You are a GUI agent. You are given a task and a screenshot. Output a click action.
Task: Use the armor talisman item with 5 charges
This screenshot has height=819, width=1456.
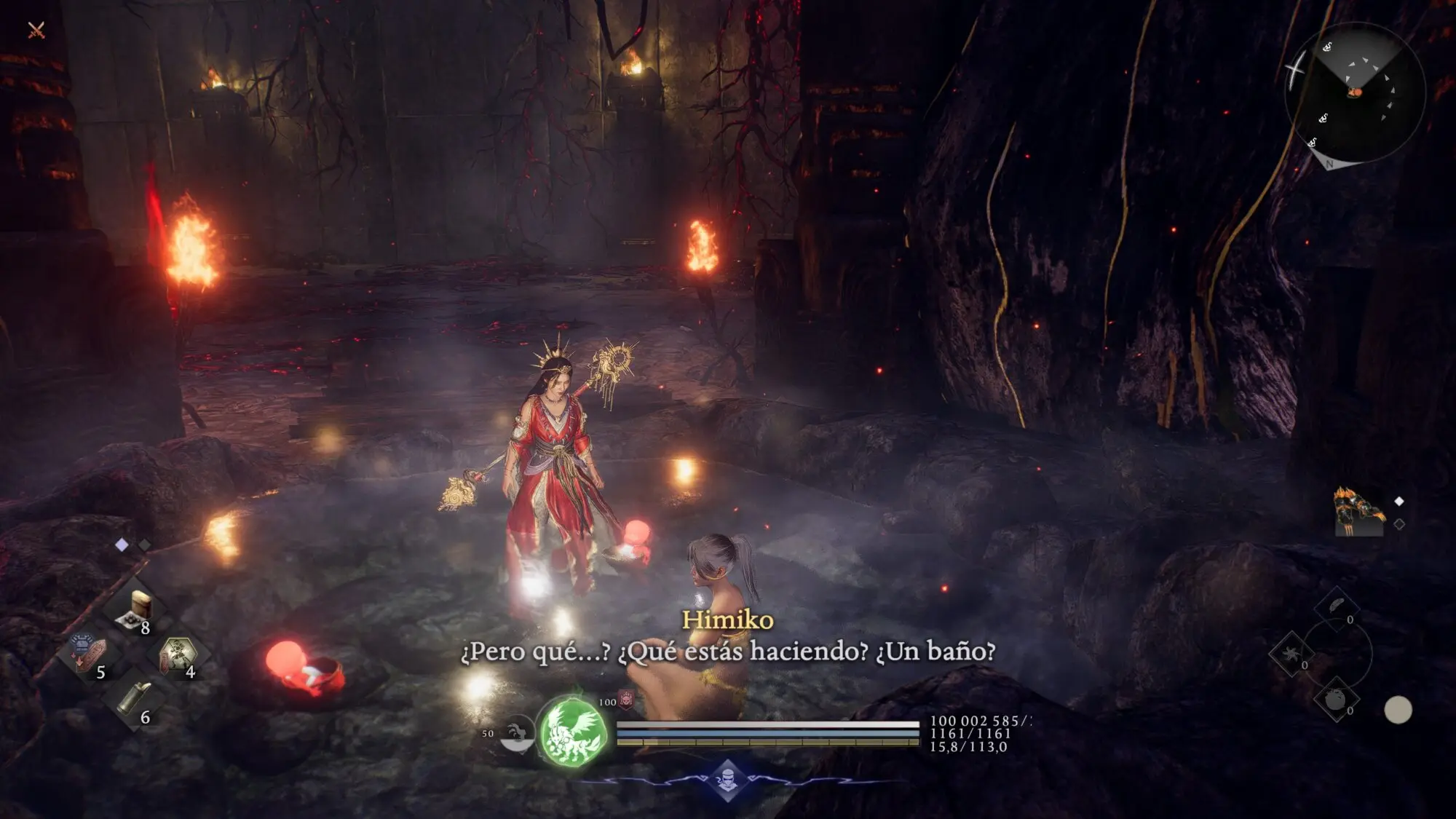(87, 653)
